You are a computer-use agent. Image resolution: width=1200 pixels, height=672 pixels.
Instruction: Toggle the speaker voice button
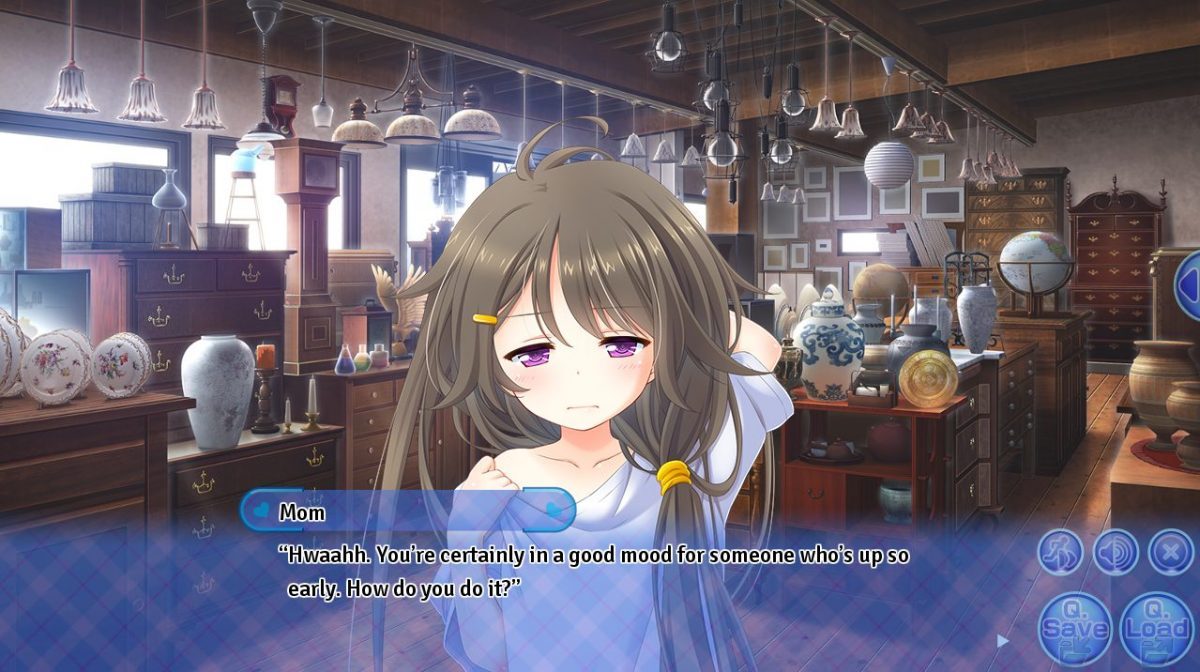pyautogui.click(x=1115, y=551)
